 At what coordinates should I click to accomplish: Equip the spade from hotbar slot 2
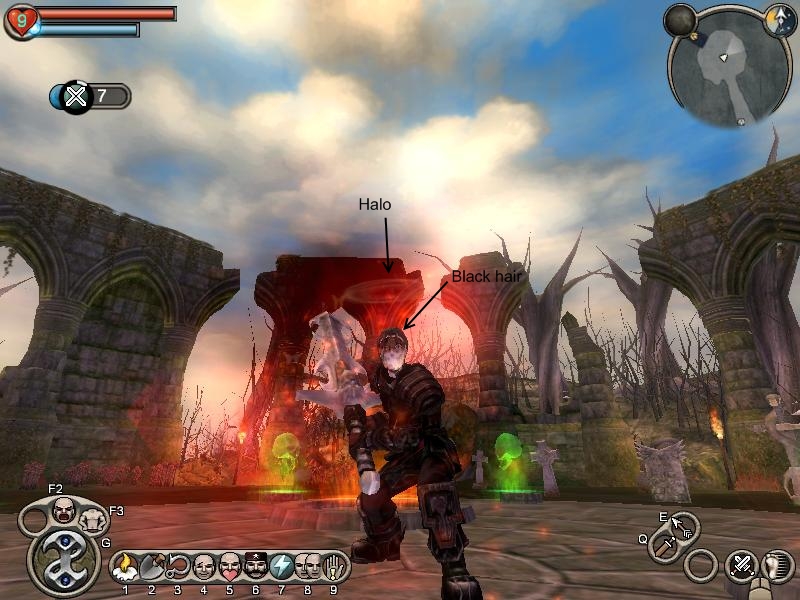click(152, 568)
